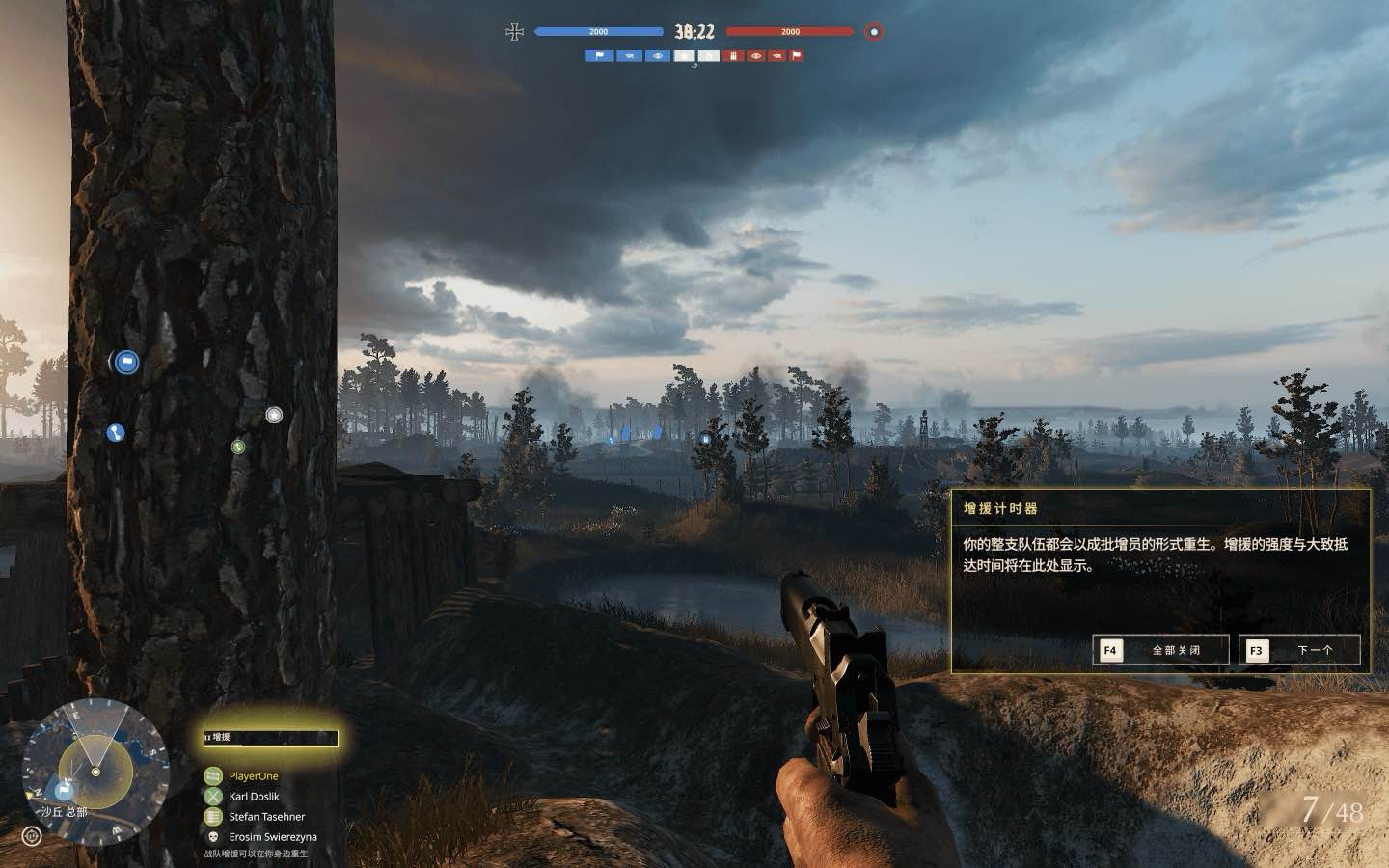
Task: Click the Iron Cross faction emblem
Action: pos(514,32)
